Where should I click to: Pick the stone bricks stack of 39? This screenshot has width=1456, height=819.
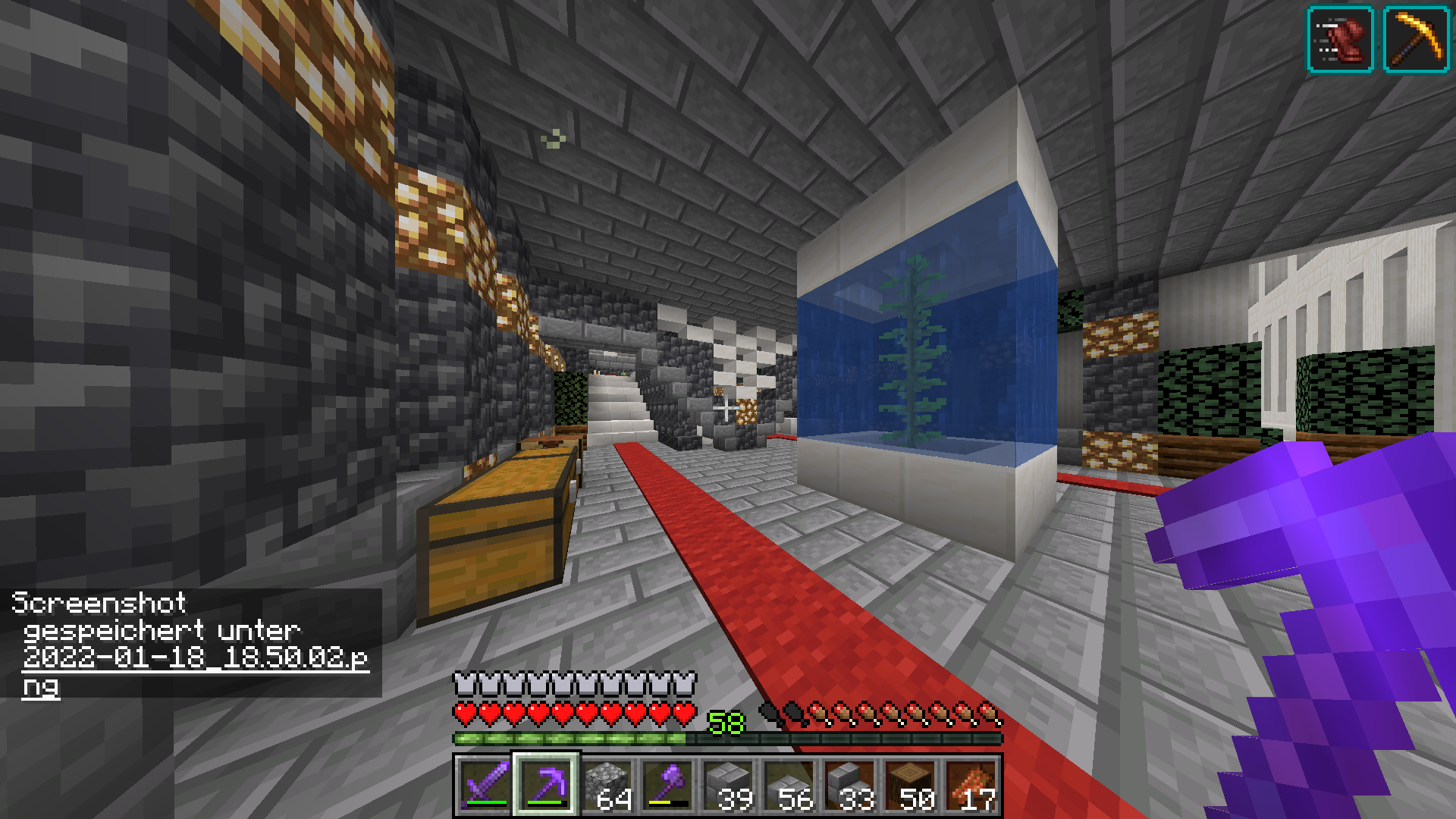[728, 785]
